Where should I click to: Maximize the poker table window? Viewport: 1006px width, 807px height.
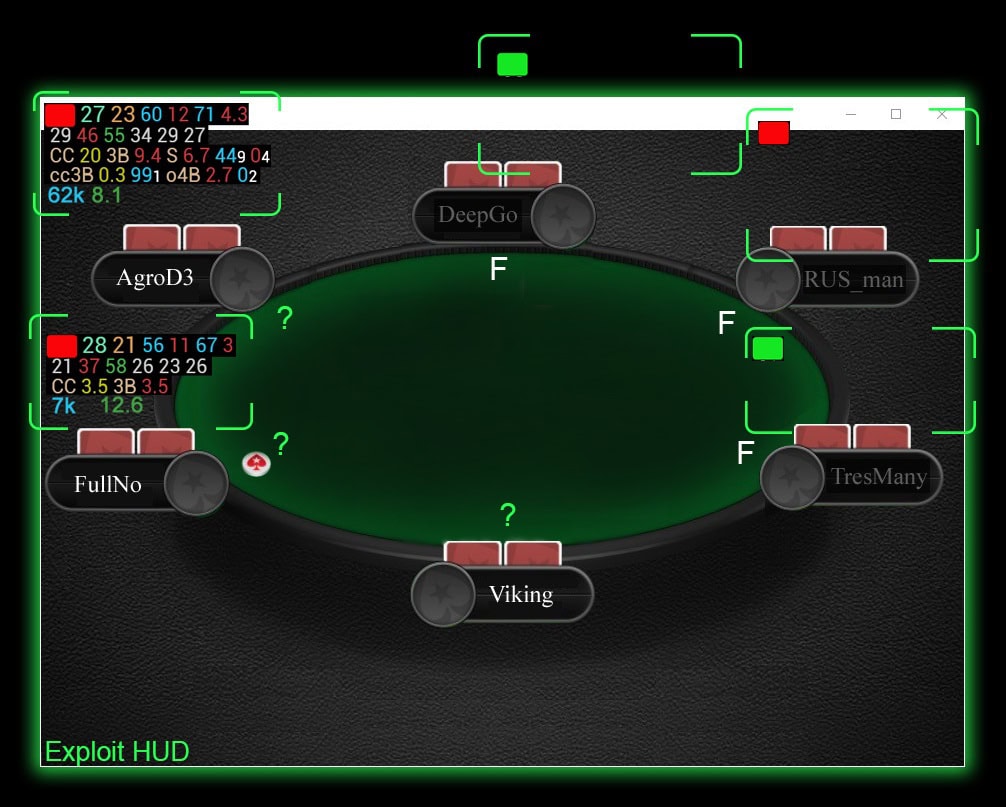[x=896, y=114]
